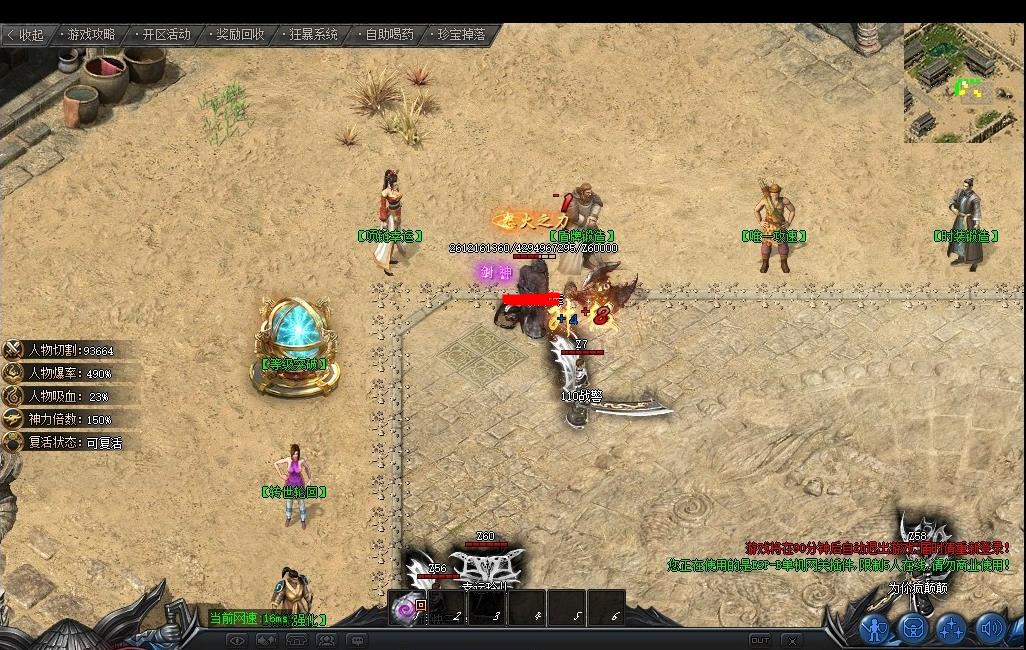Click the eye icon on bottom bar
This screenshot has height=650, width=1026.
[x=237, y=640]
